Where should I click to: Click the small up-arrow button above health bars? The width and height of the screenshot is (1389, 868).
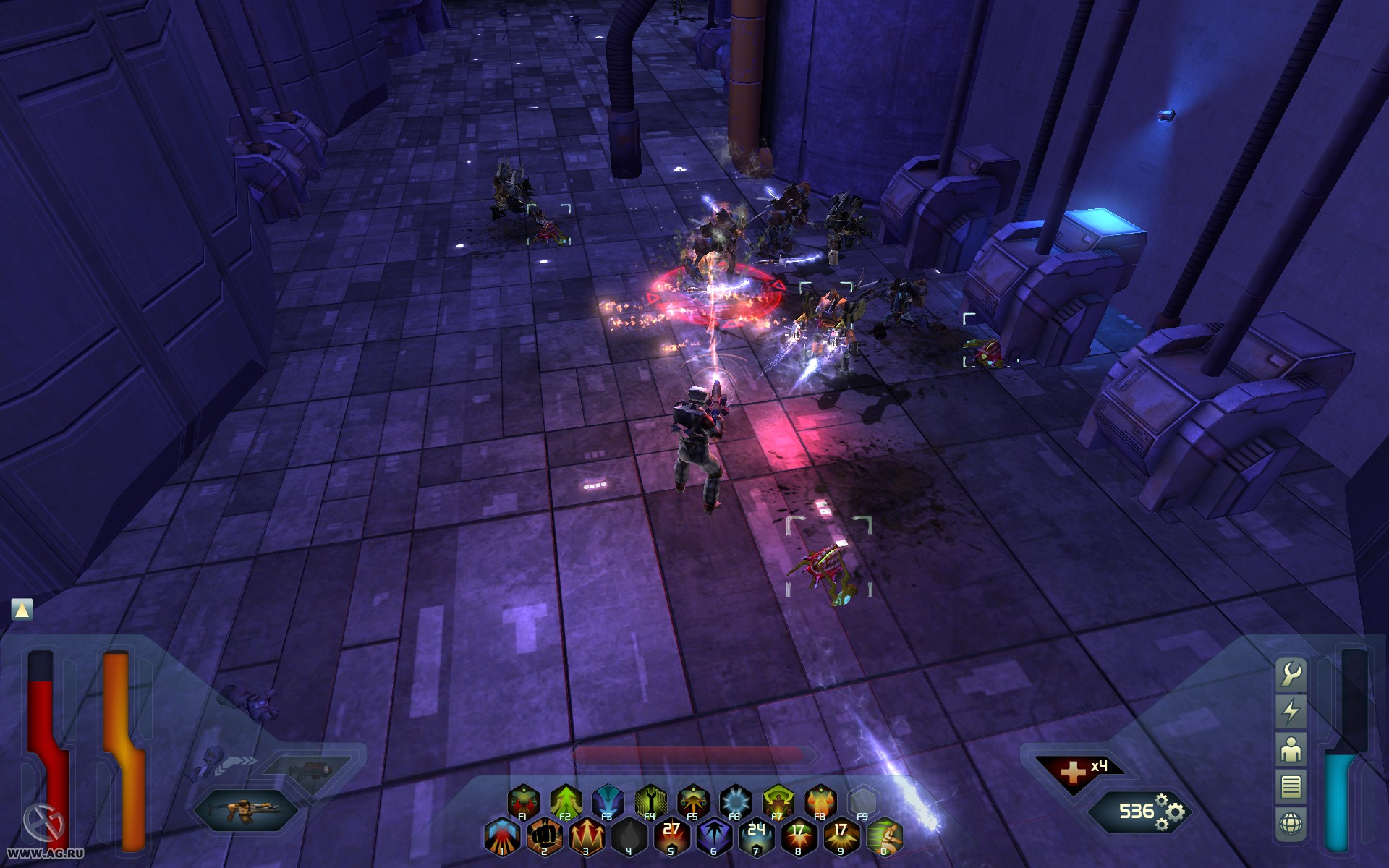pos(22,610)
